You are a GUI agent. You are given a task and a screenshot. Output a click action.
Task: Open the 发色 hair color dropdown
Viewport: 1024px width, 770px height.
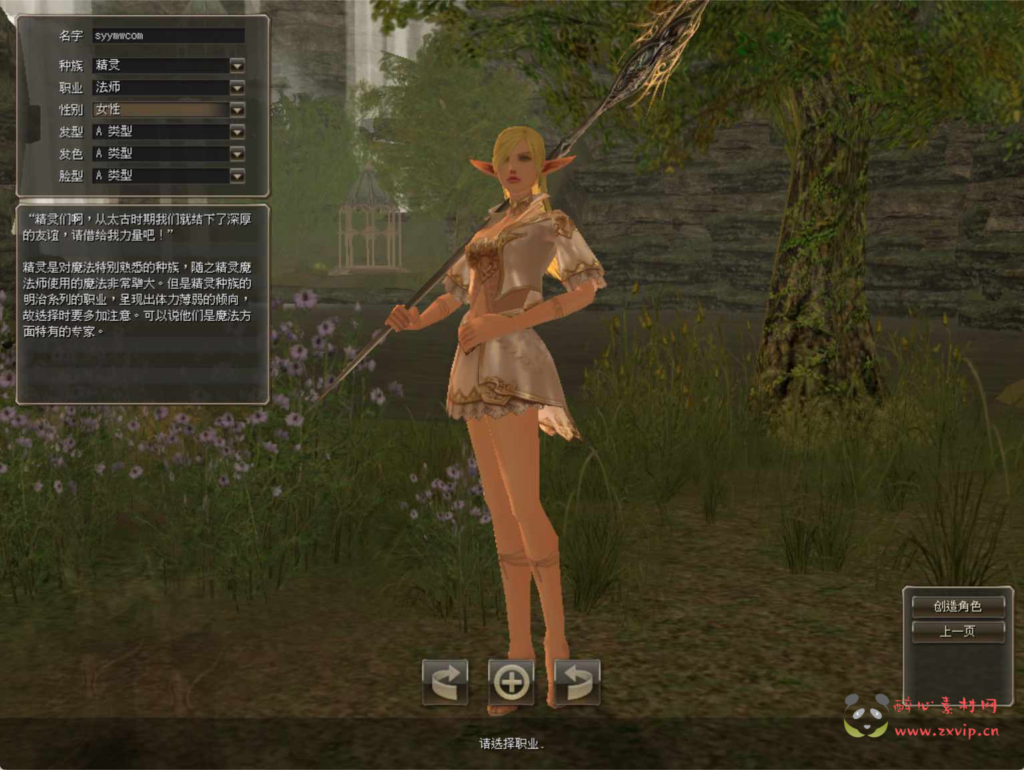click(237, 153)
